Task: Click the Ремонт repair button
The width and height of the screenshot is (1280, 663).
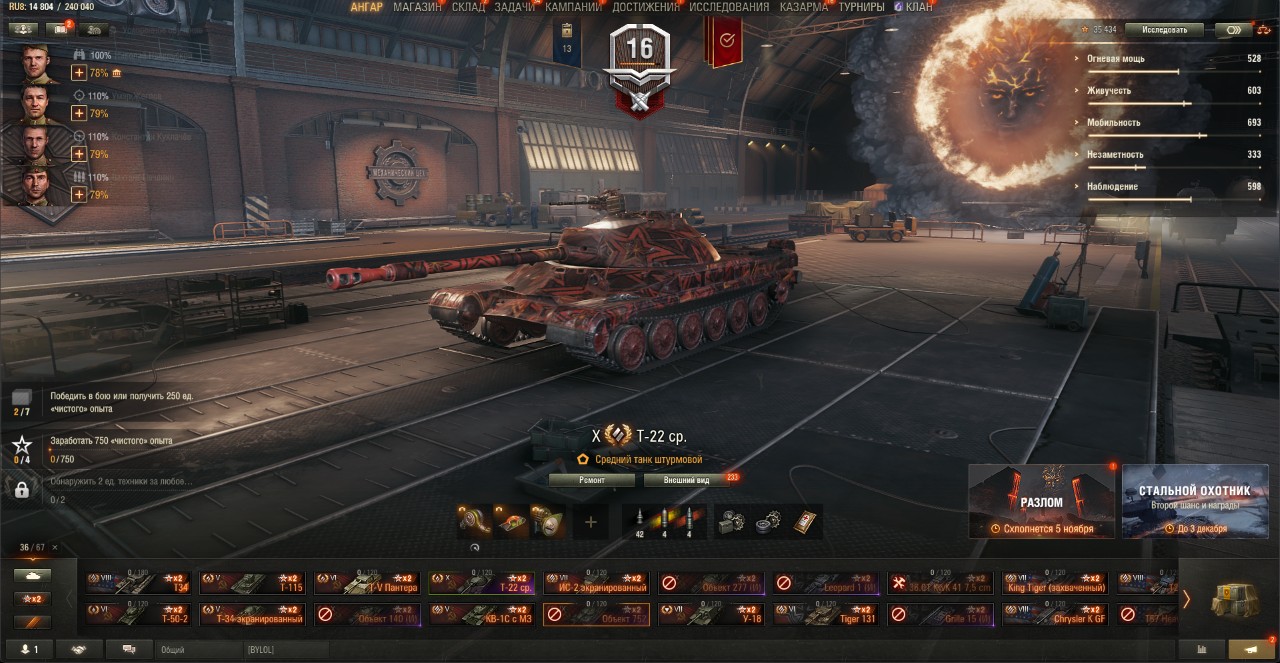Action: tap(591, 480)
